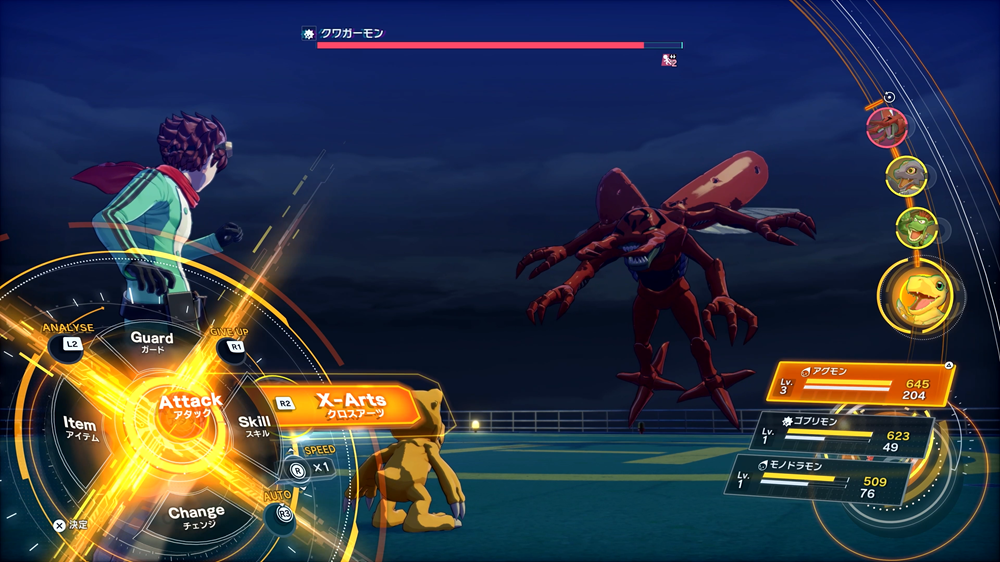Choose Guard on the command wheel
Viewport: 1000px width, 562px height.
(152, 343)
